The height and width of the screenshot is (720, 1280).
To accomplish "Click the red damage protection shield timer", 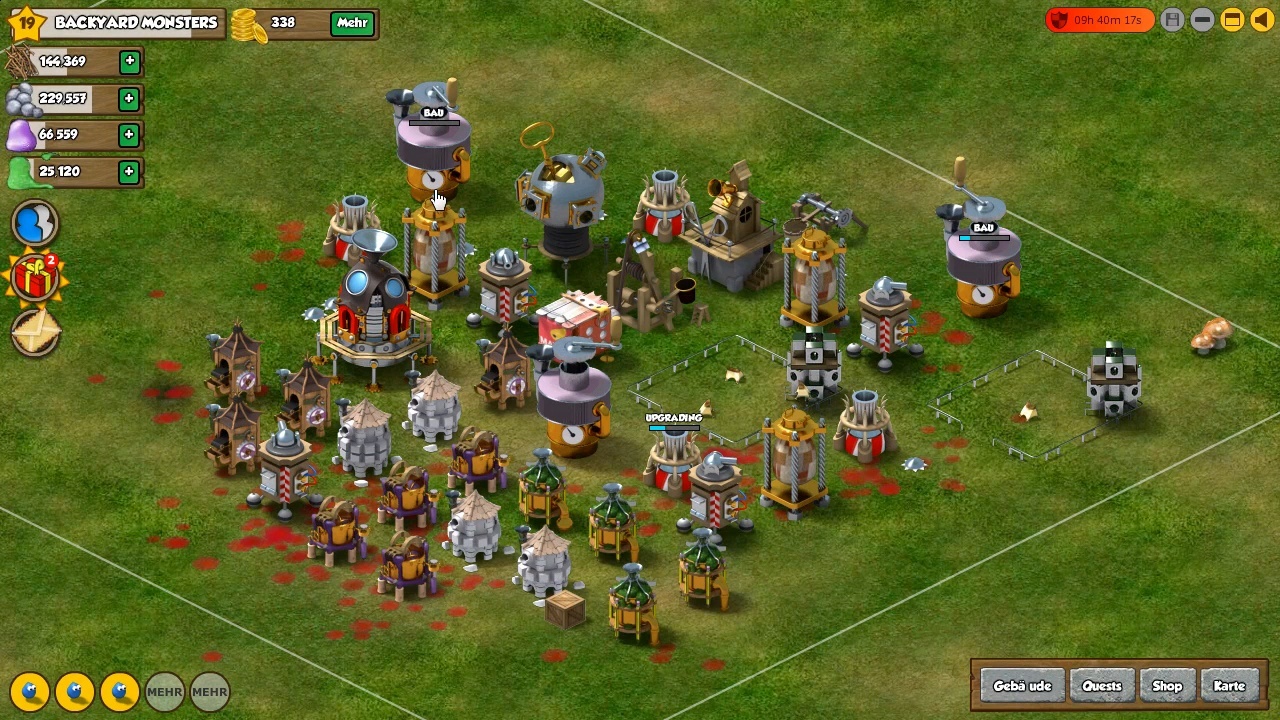I will coord(1100,20).
